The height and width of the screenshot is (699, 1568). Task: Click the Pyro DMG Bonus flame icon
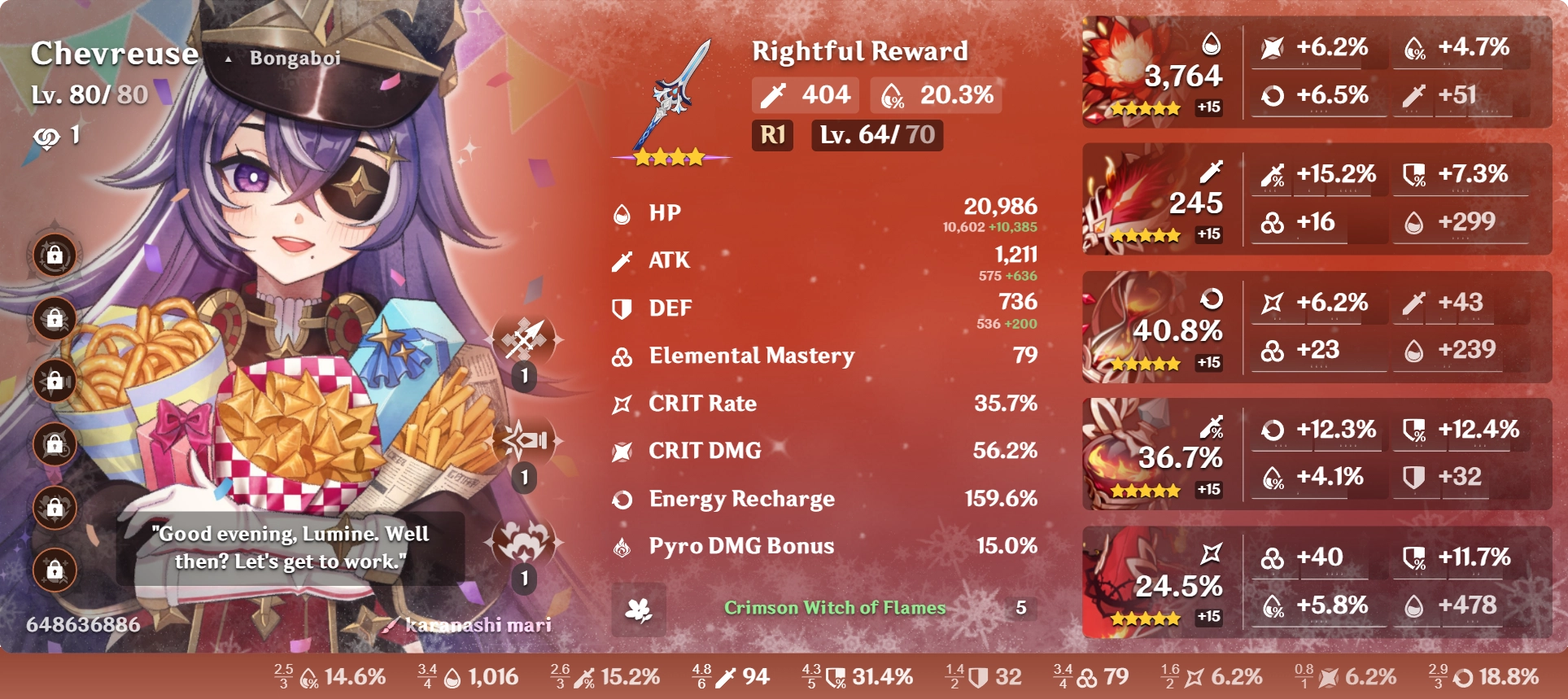[622, 546]
